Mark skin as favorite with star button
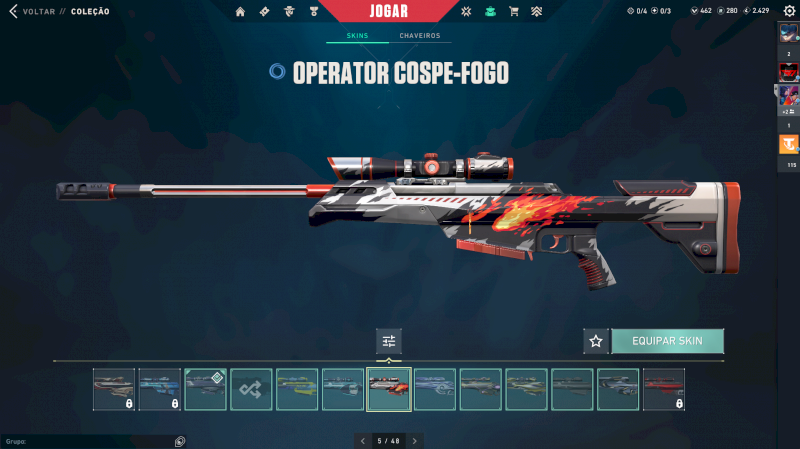This screenshot has height=449, width=800. tap(596, 341)
